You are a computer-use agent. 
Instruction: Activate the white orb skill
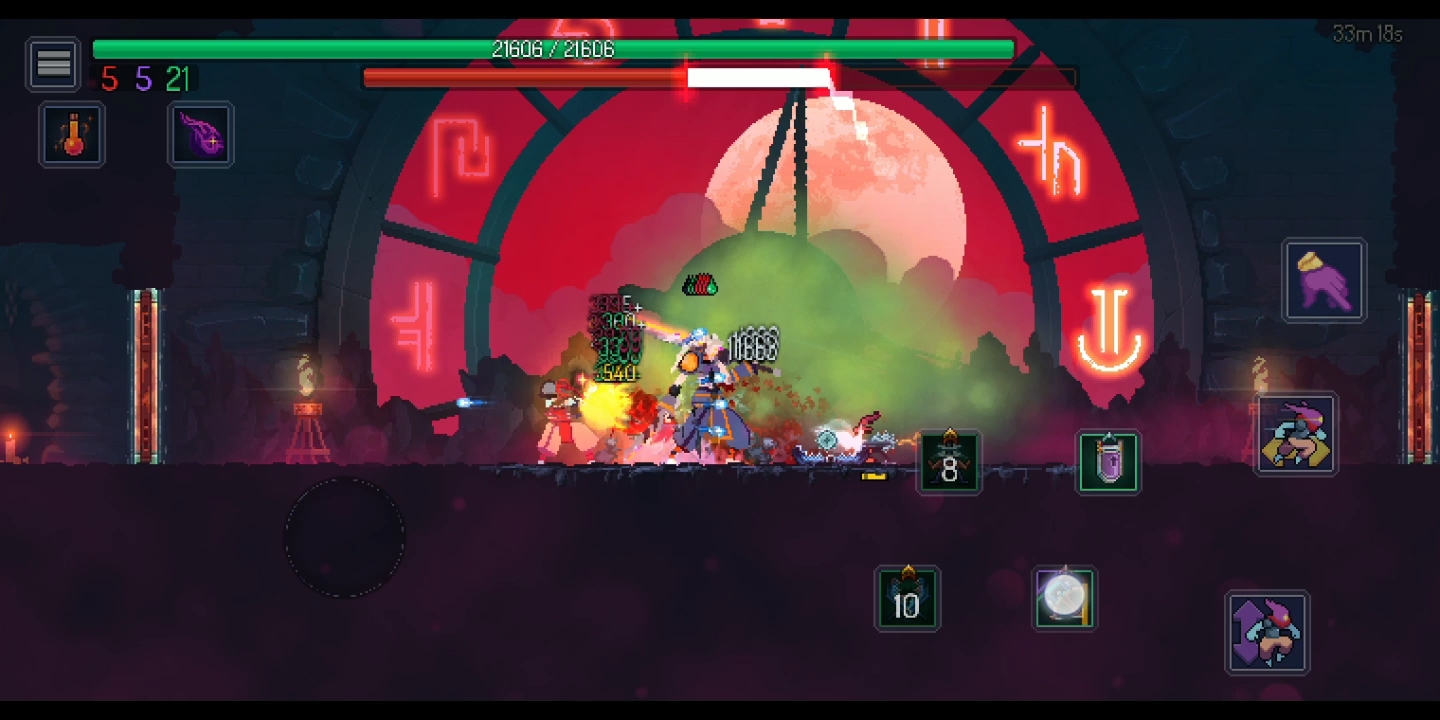point(1064,599)
